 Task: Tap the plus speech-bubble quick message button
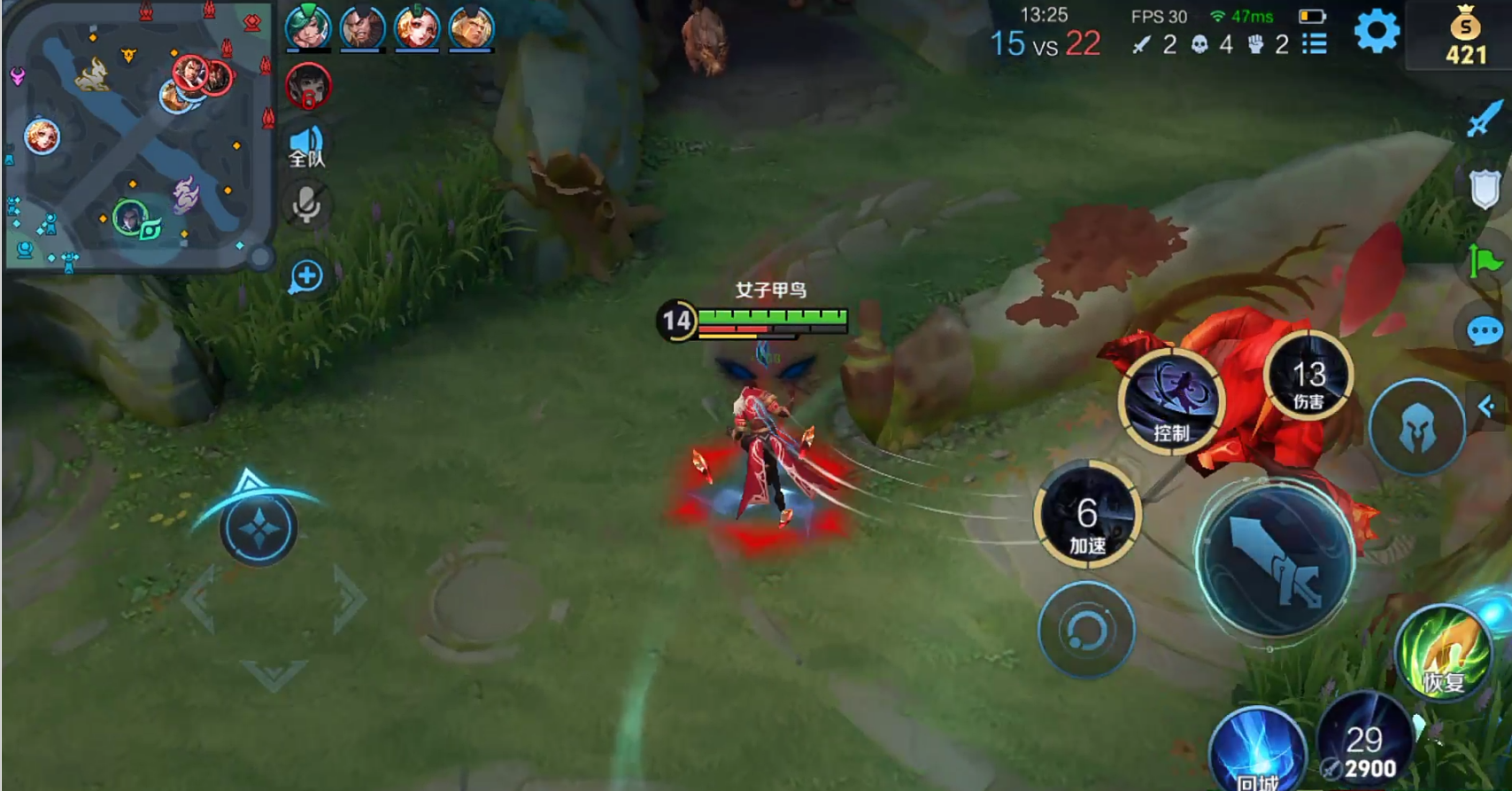[x=306, y=276]
